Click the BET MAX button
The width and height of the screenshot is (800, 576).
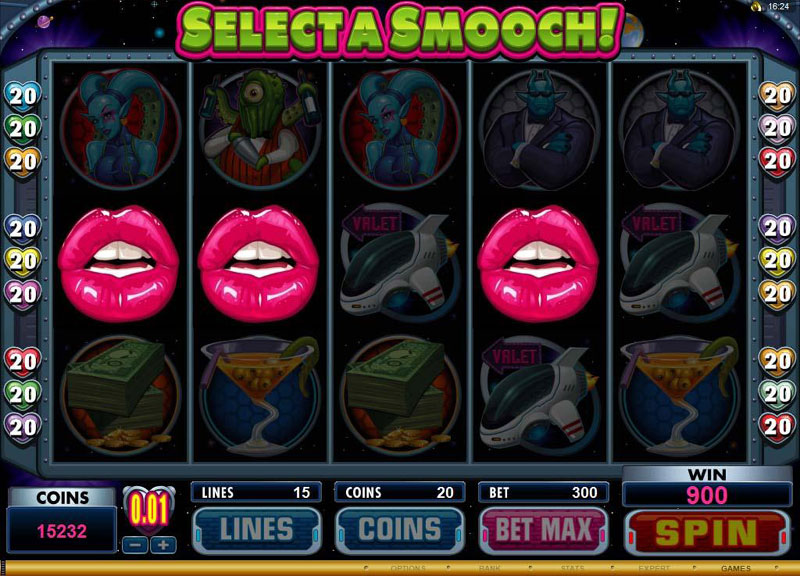coord(544,530)
